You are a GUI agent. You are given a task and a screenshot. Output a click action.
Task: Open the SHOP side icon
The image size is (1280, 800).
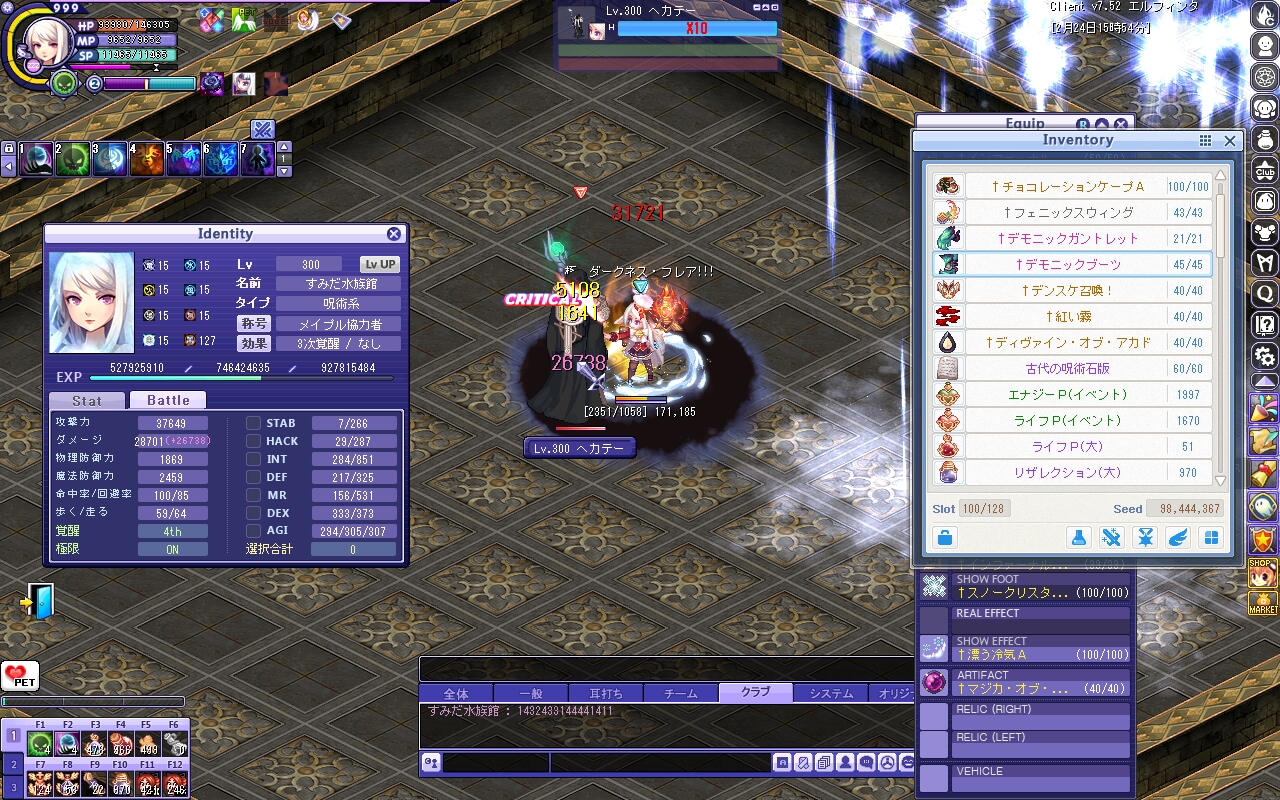[x=1263, y=573]
